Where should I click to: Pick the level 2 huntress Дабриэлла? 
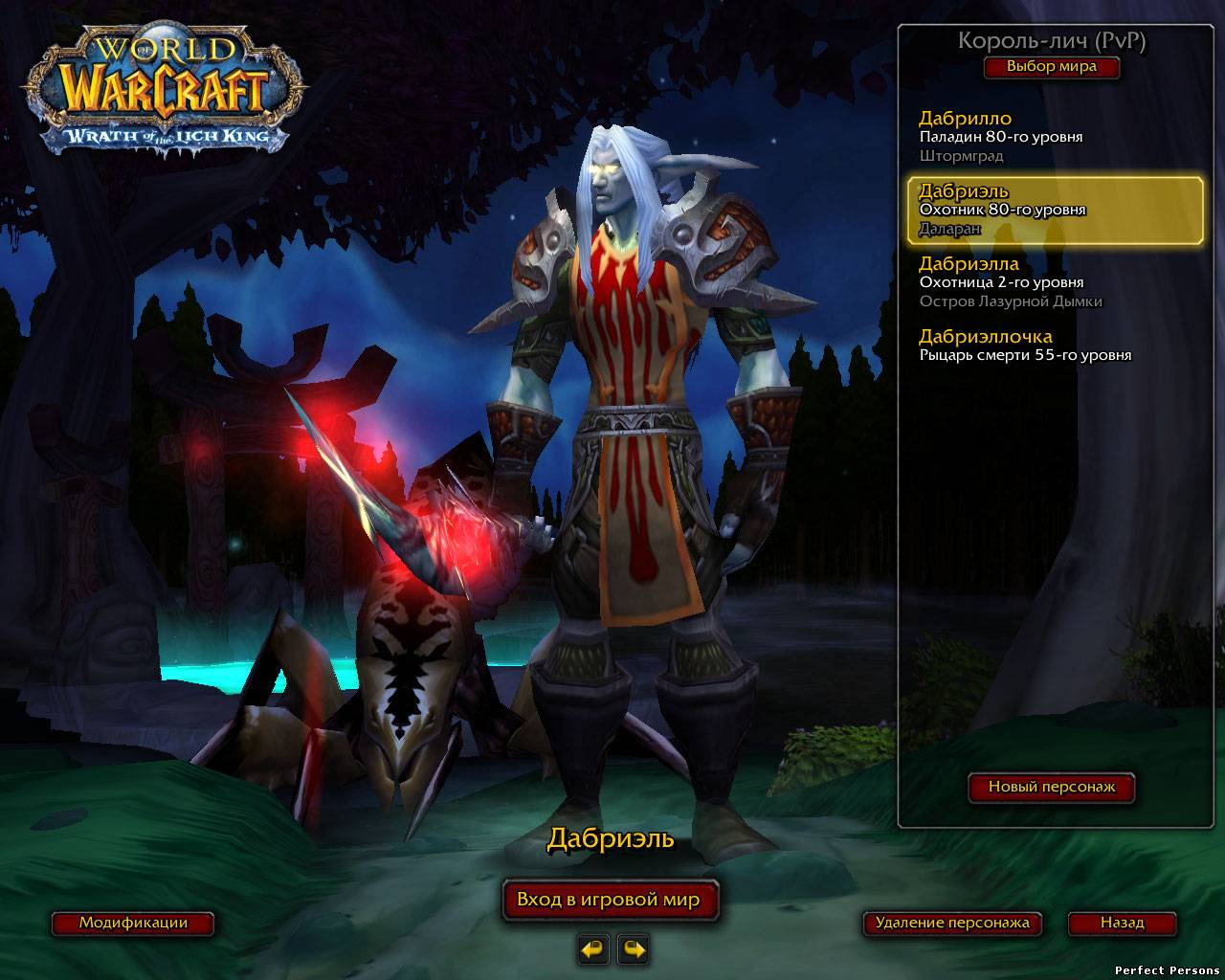tap(1051, 281)
